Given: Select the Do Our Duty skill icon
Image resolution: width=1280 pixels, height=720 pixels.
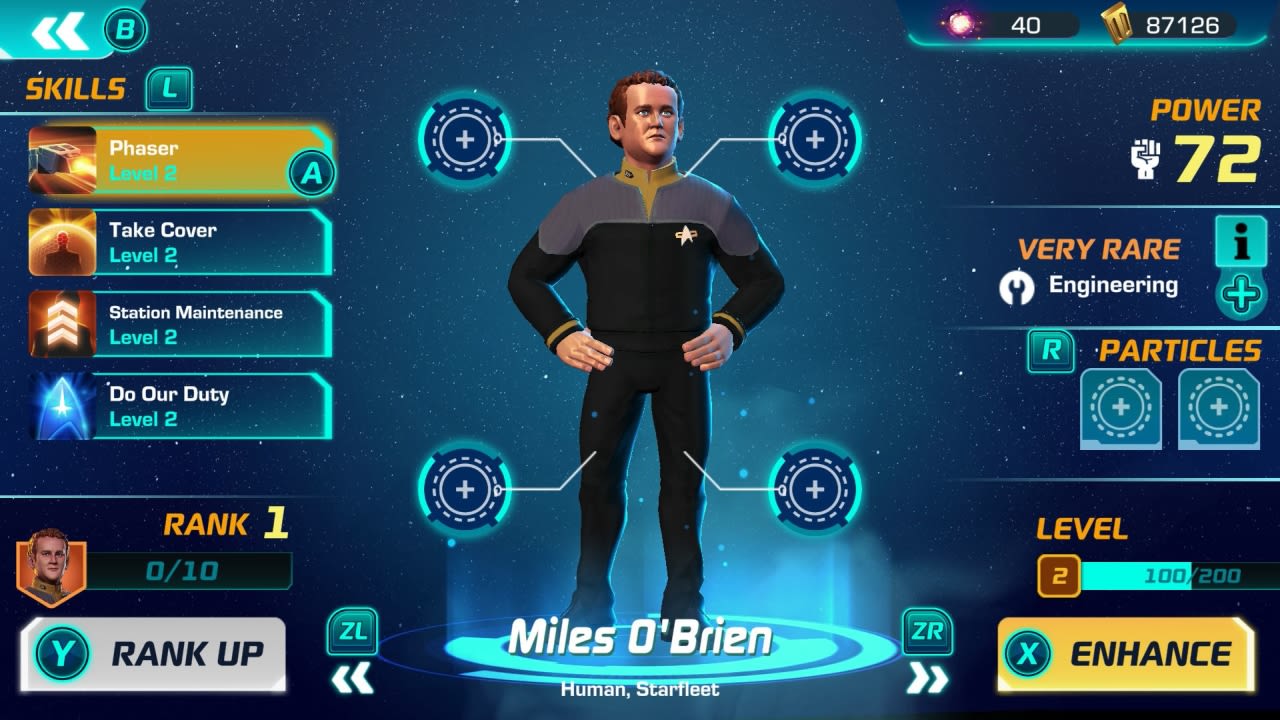Looking at the screenshot, I should [x=60, y=406].
